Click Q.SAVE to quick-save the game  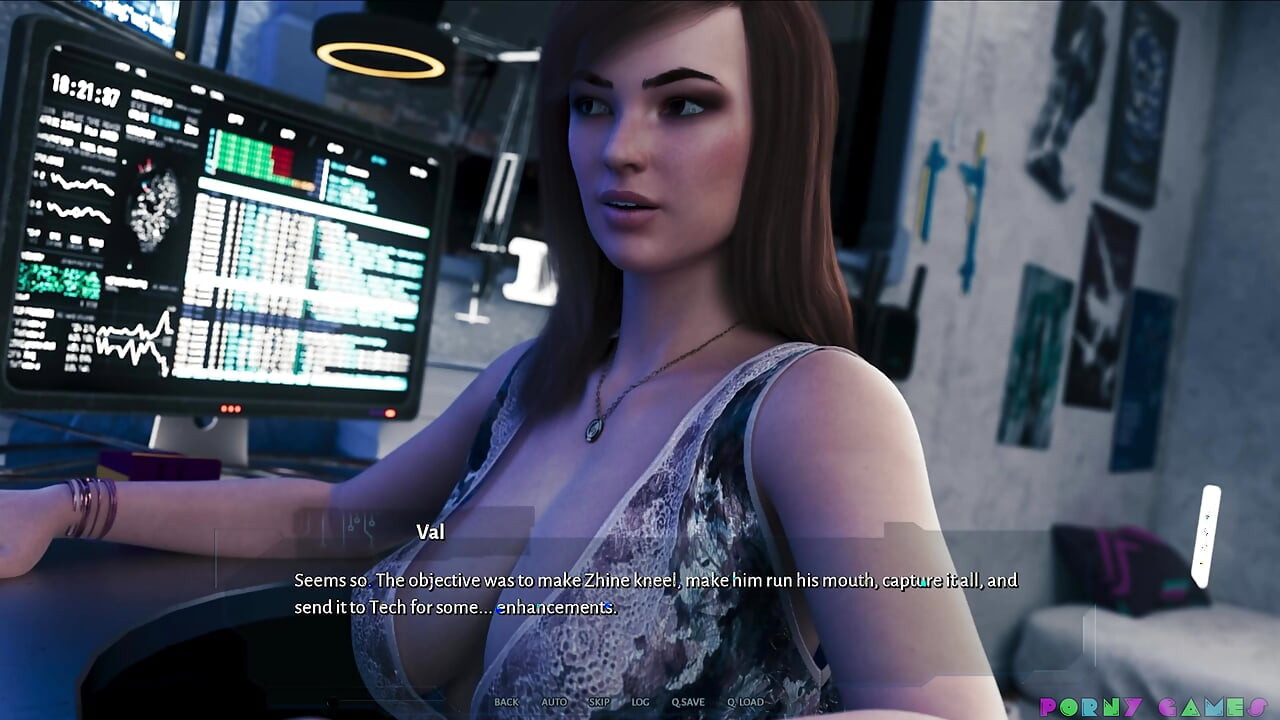pos(689,702)
